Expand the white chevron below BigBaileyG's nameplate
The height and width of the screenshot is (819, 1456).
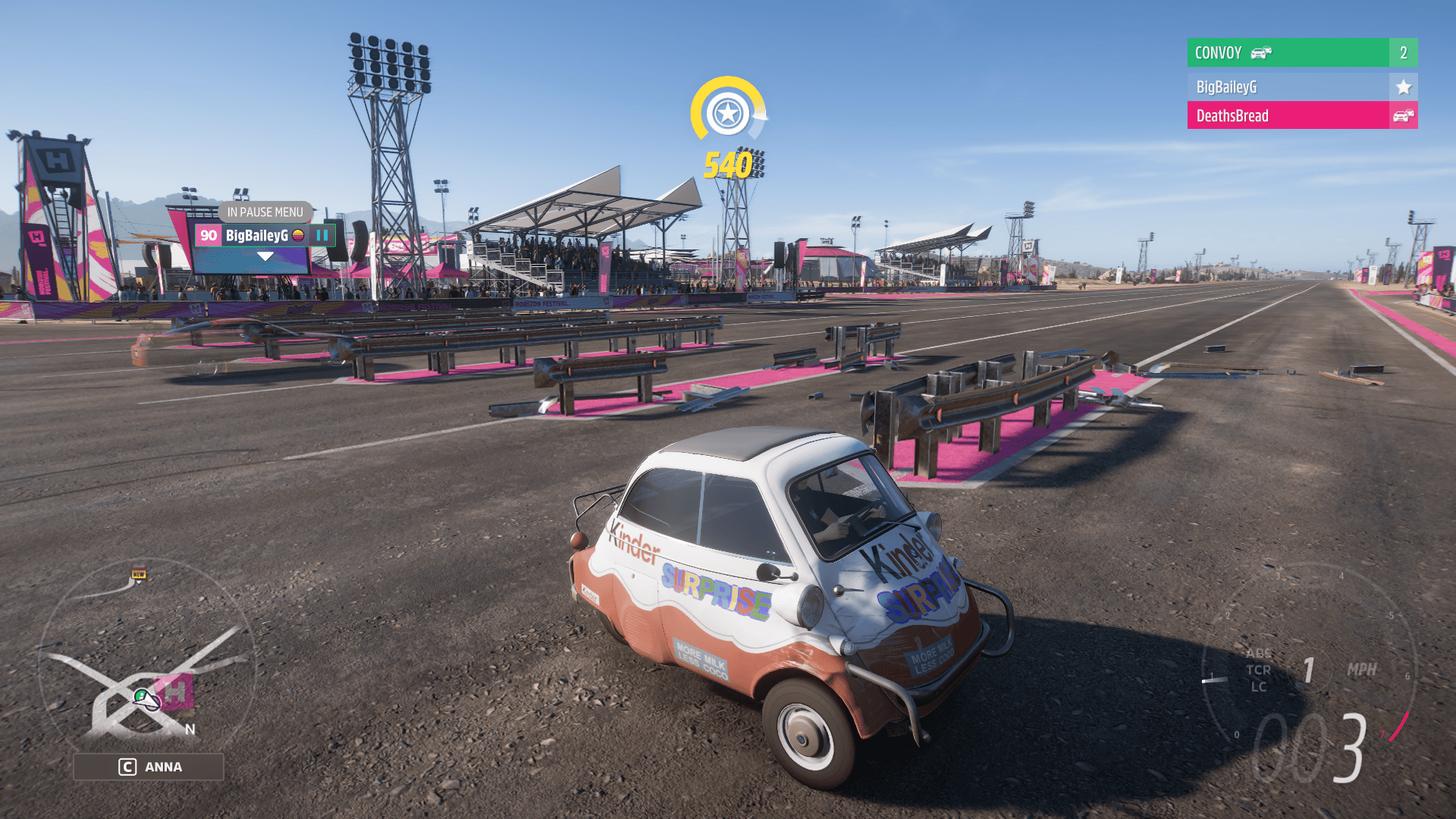264,256
